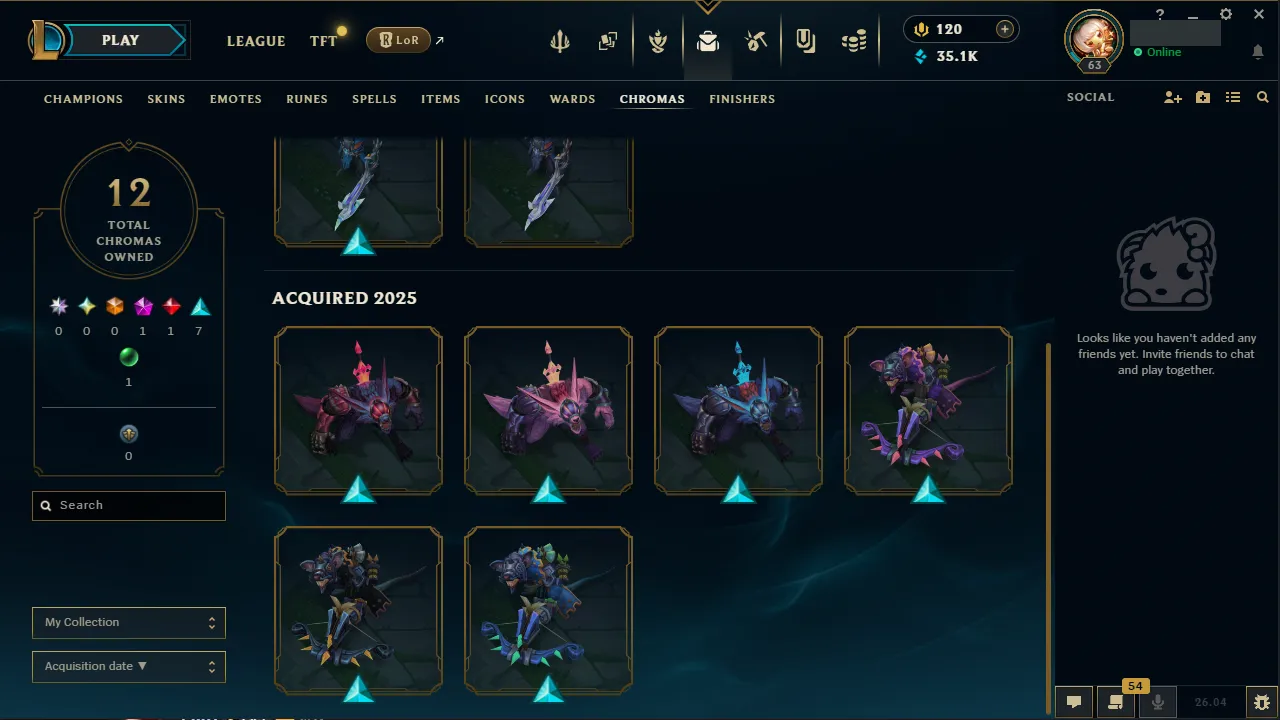Screen dimensions: 1280x720
Task: Open the Acquisition date sort dropdown
Action: point(128,666)
